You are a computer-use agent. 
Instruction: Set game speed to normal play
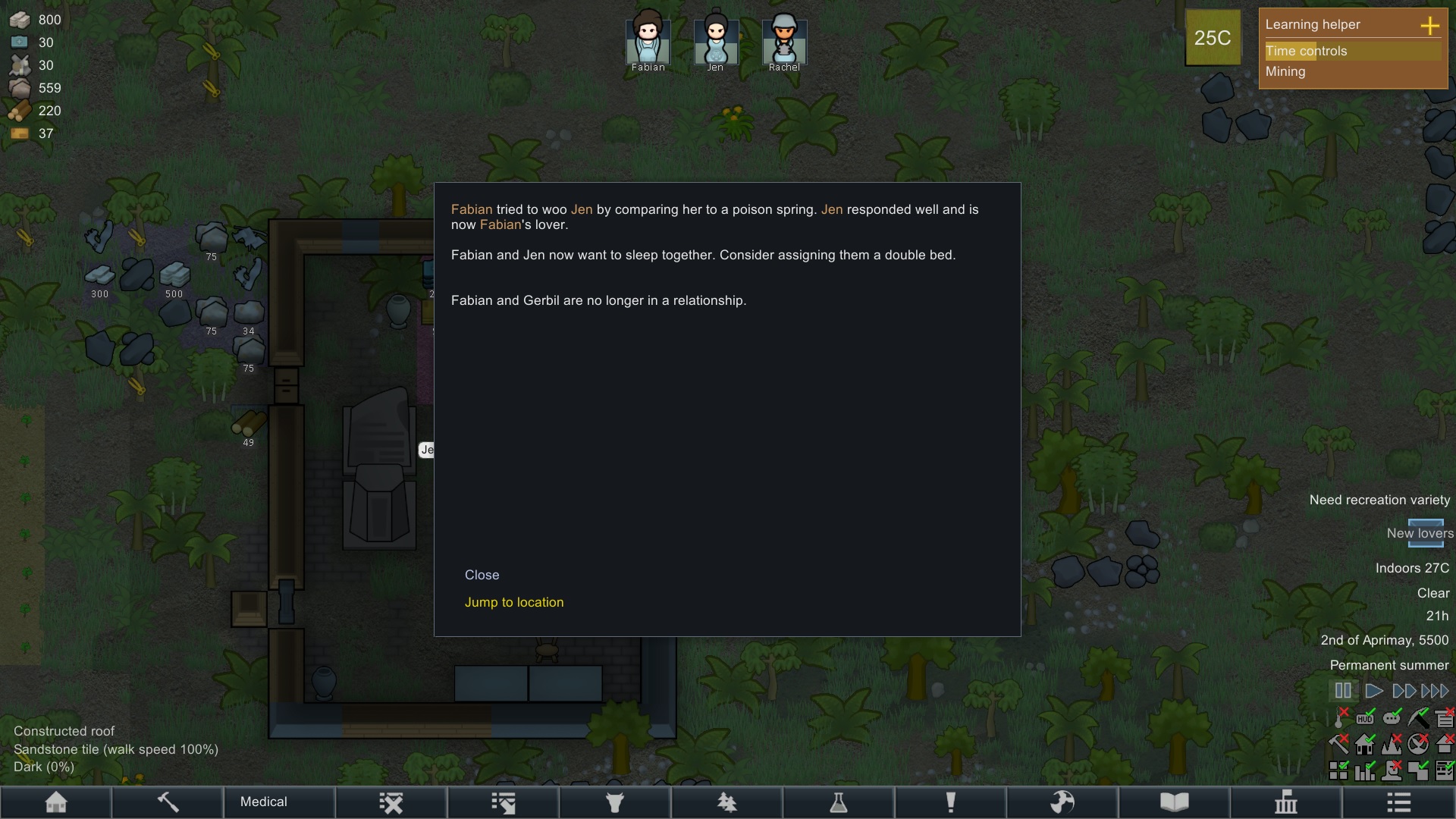coord(1373,691)
